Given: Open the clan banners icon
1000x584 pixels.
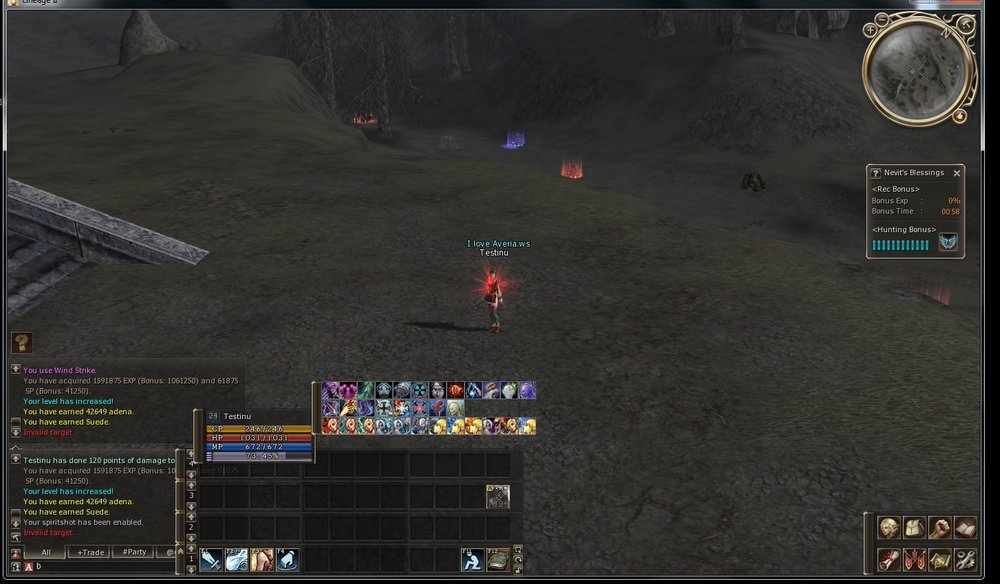Looking at the screenshot, I should point(914,559).
